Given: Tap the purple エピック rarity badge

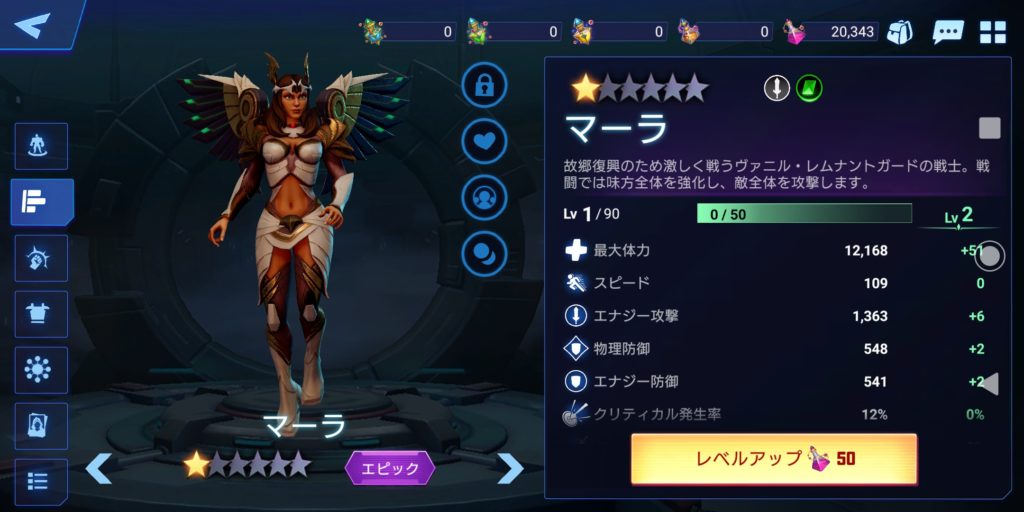Looking at the screenshot, I should tap(390, 467).
